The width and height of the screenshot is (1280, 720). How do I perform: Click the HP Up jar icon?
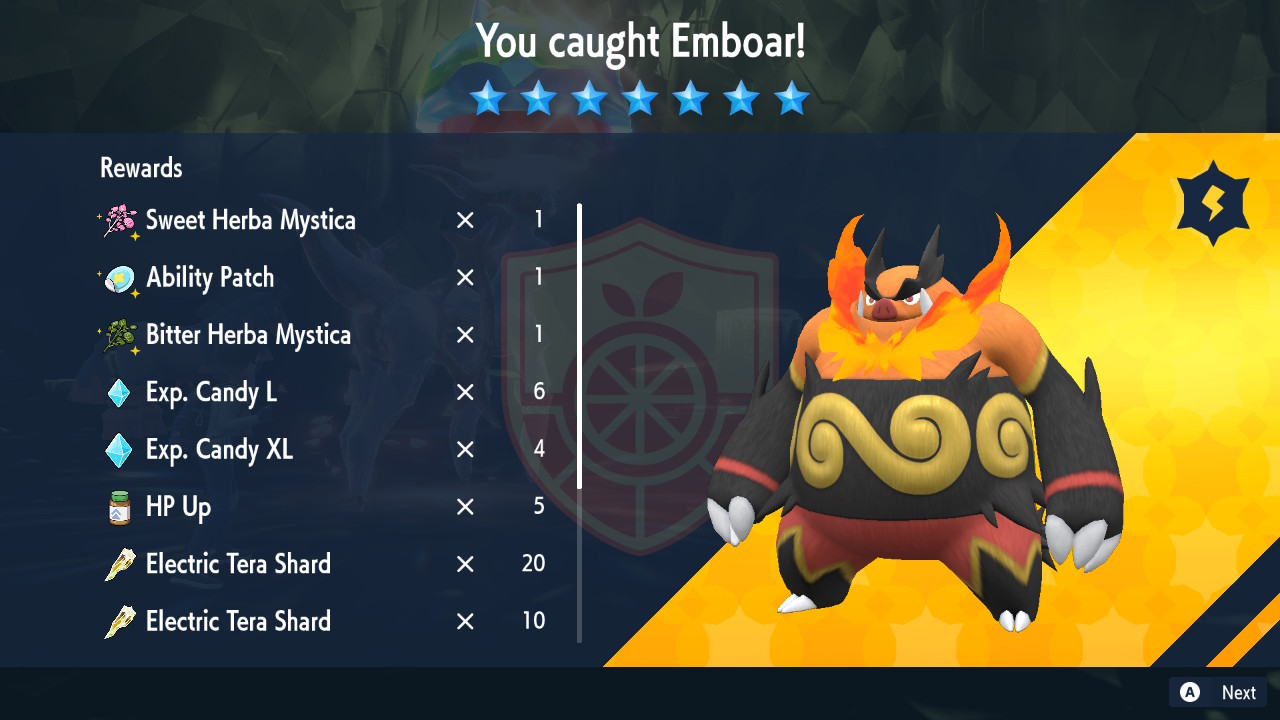coord(121,507)
